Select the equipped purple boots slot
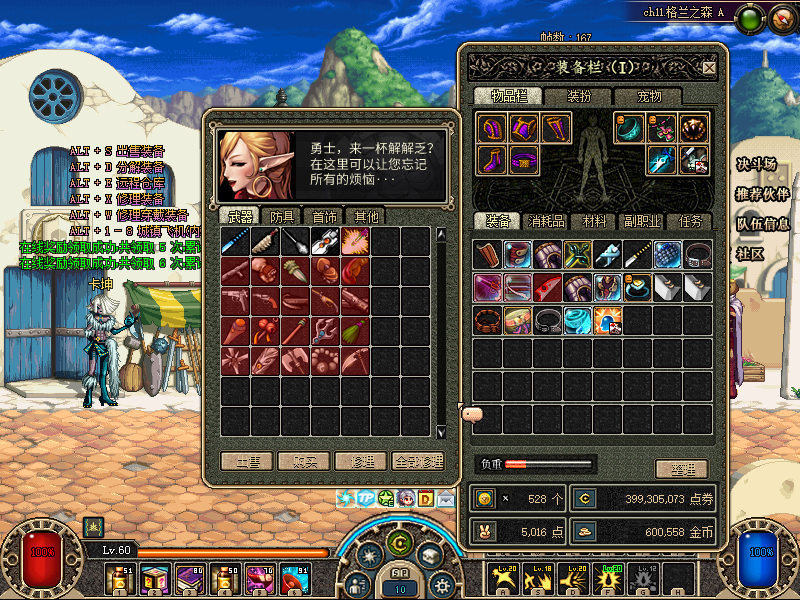800x600 pixels. 490,160
